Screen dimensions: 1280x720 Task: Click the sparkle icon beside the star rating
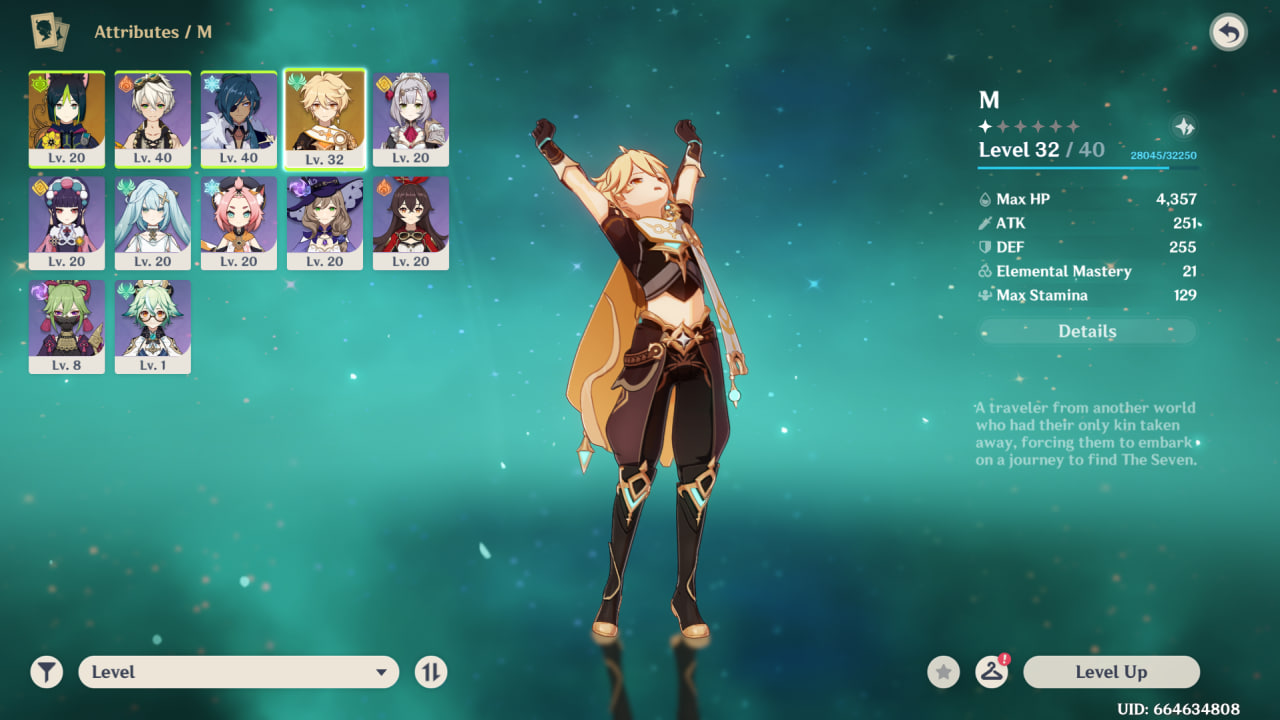pyautogui.click(x=1184, y=127)
